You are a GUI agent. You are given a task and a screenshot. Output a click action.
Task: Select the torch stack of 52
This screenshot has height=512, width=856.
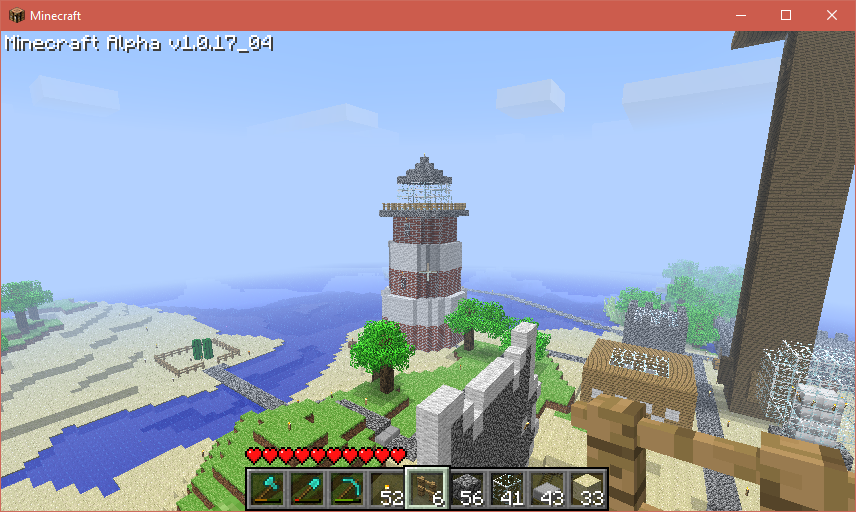[x=388, y=489]
